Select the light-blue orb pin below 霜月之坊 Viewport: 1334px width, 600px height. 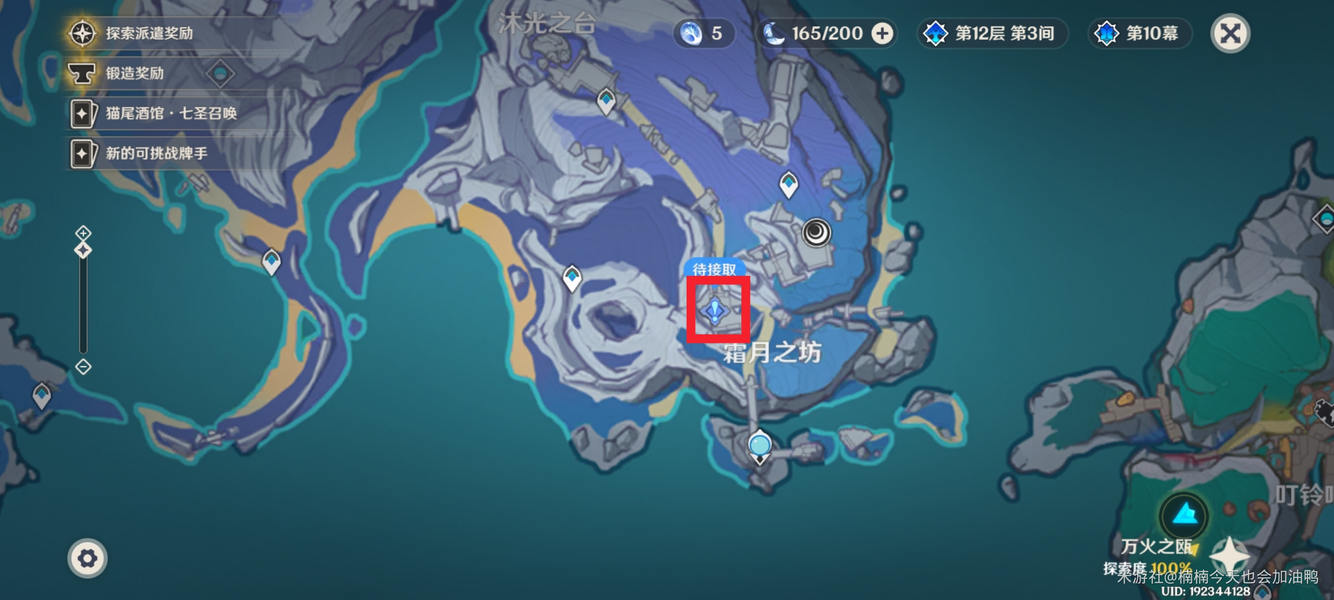[x=760, y=444]
